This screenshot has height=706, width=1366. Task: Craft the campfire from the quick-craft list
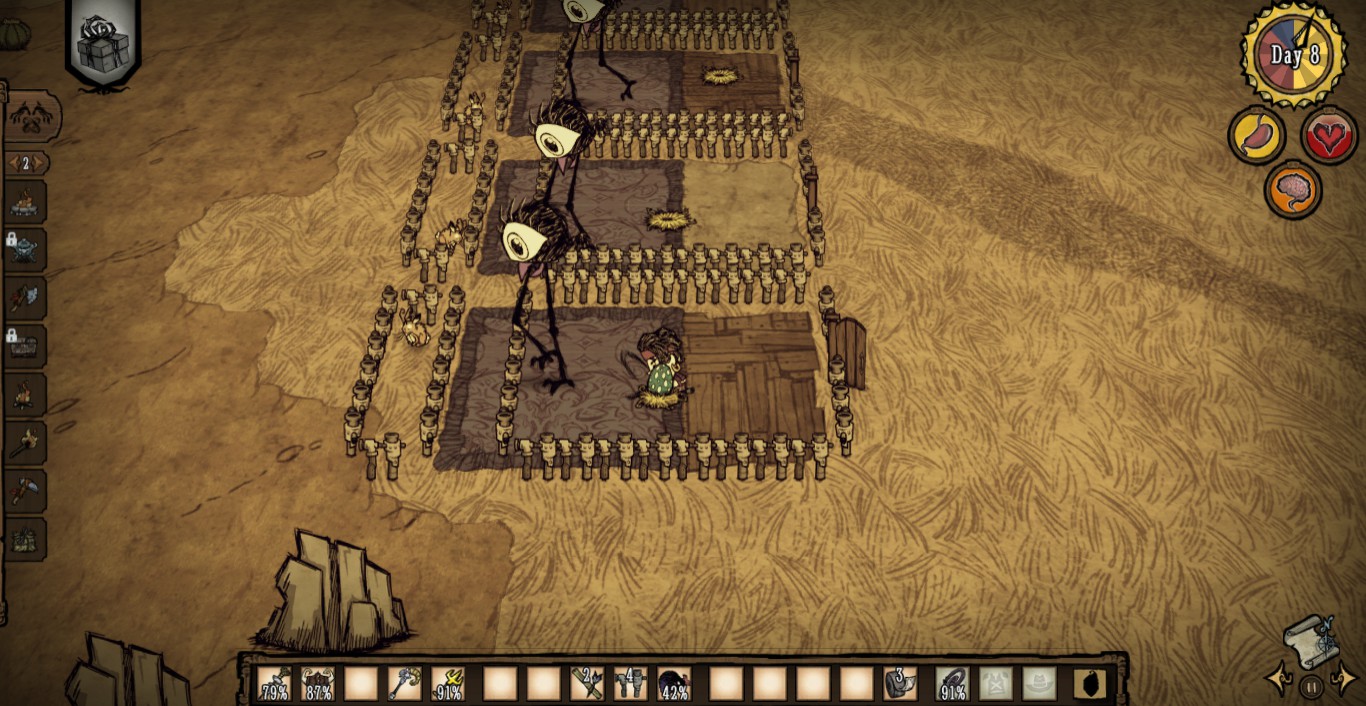tap(25, 396)
